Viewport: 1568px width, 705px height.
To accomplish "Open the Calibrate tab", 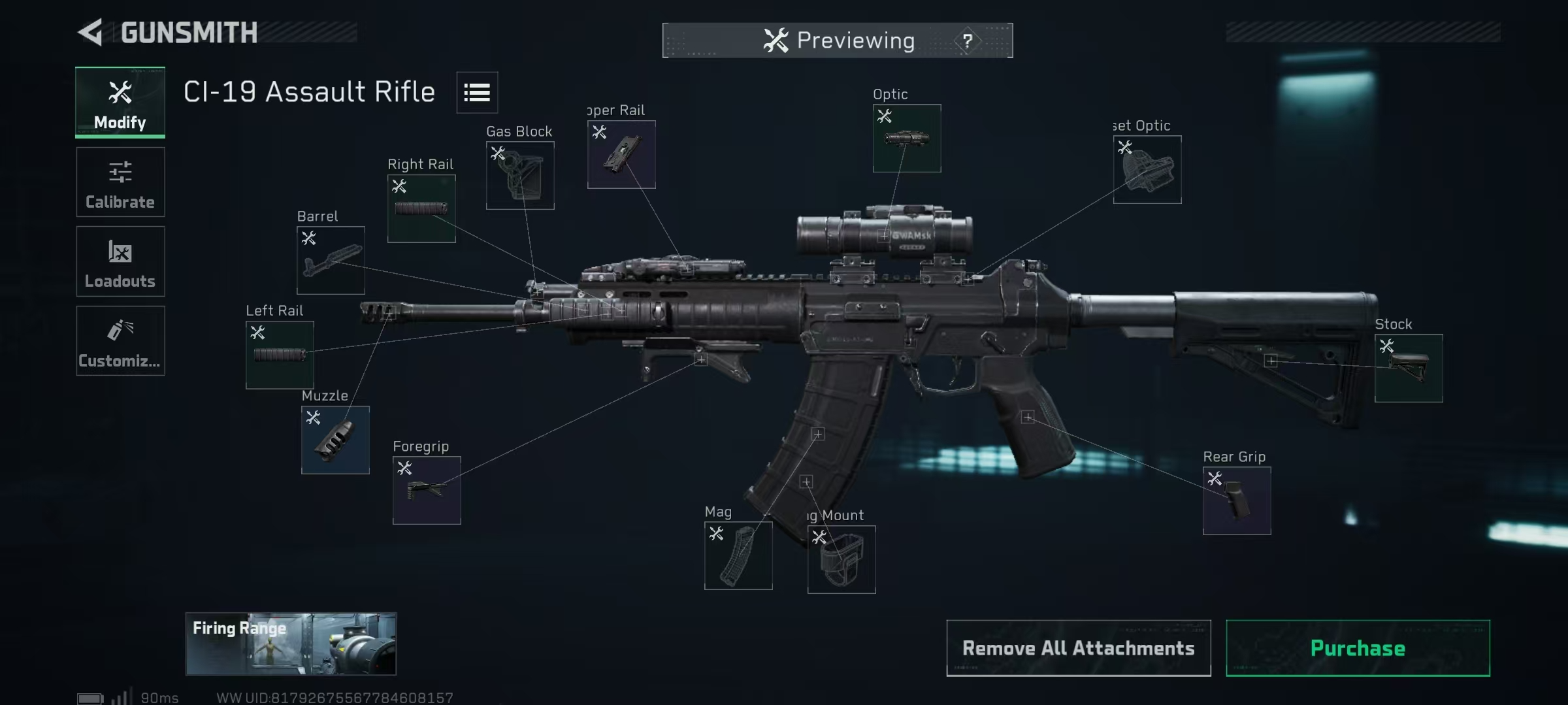I will tap(120, 182).
